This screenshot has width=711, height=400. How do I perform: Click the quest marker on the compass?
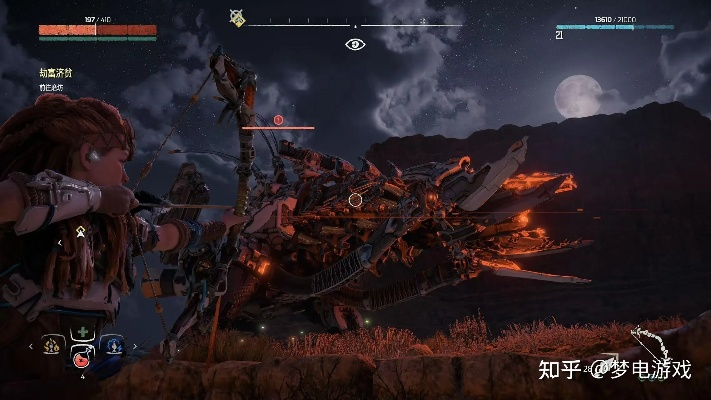(237, 17)
